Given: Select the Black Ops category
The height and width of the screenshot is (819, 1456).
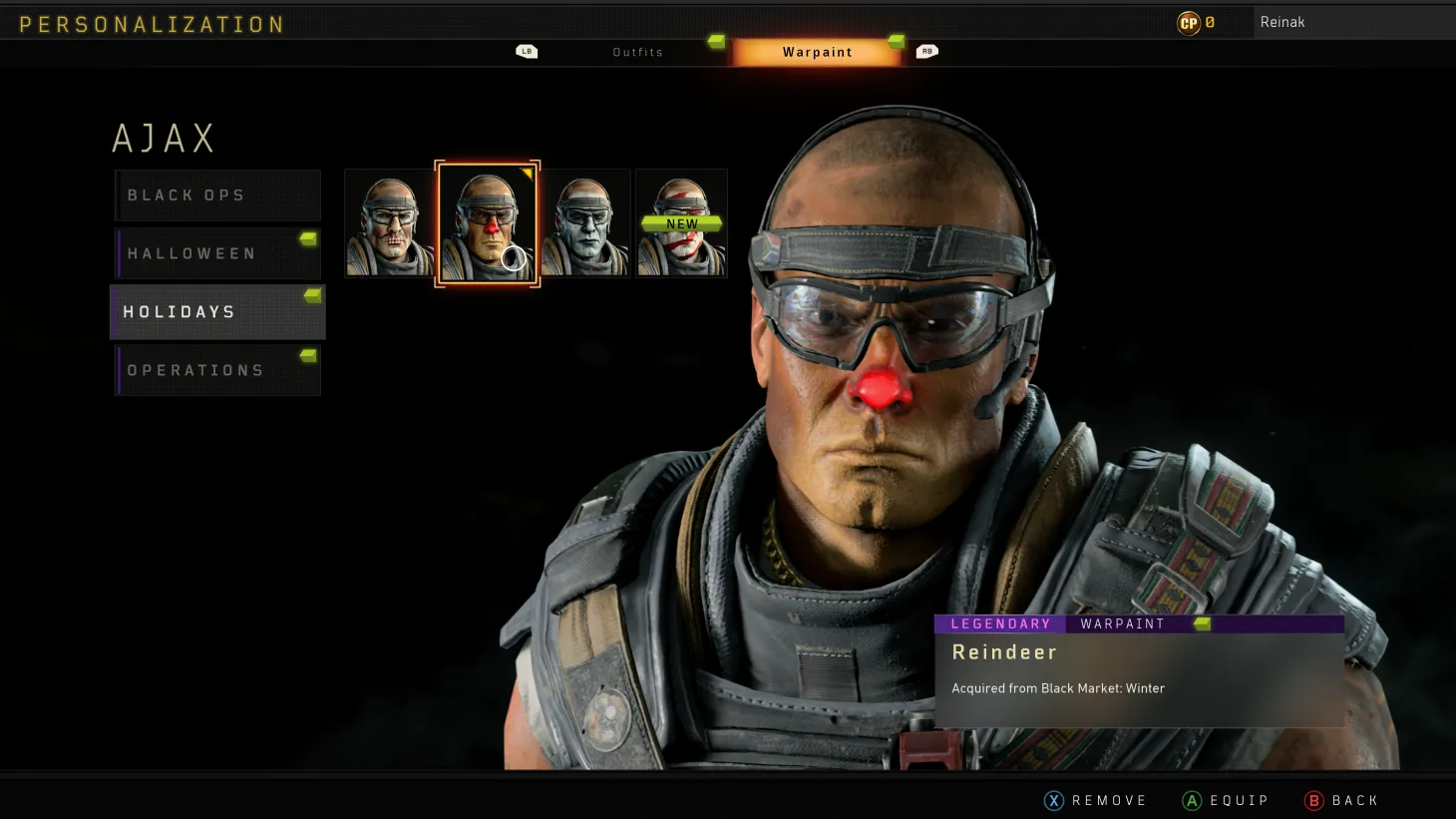Looking at the screenshot, I should click(x=217, y=195).
